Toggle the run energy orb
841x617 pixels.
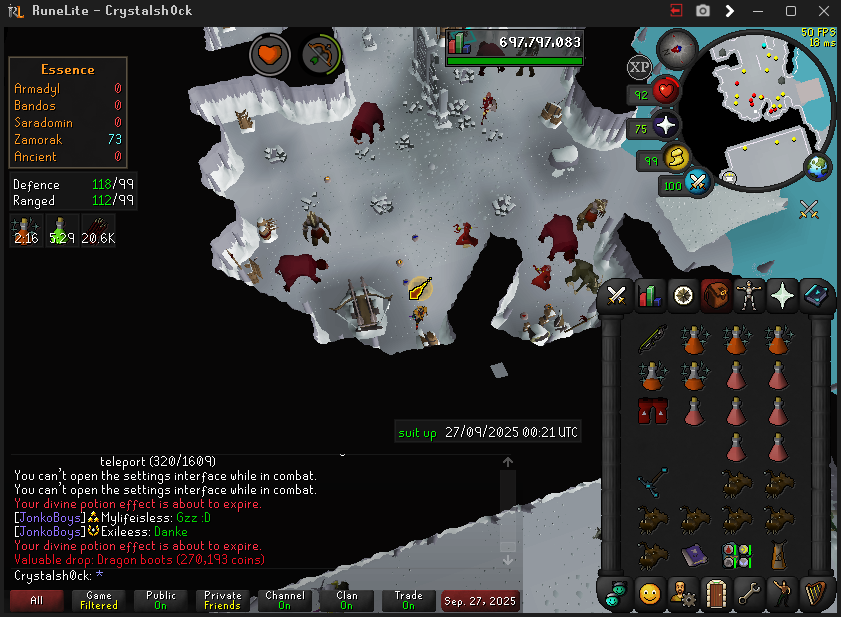pyautogui.click(x=675, y=157)
